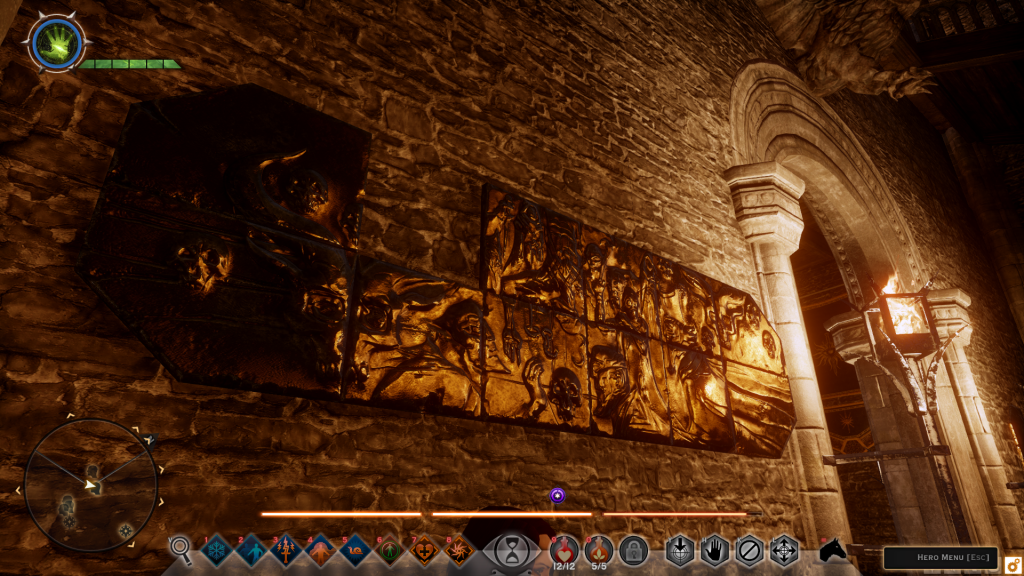Viewport: 1024px width, 576px height.
Task: Trigger the orange figure barrier ability
Action: tap(320, 550)
